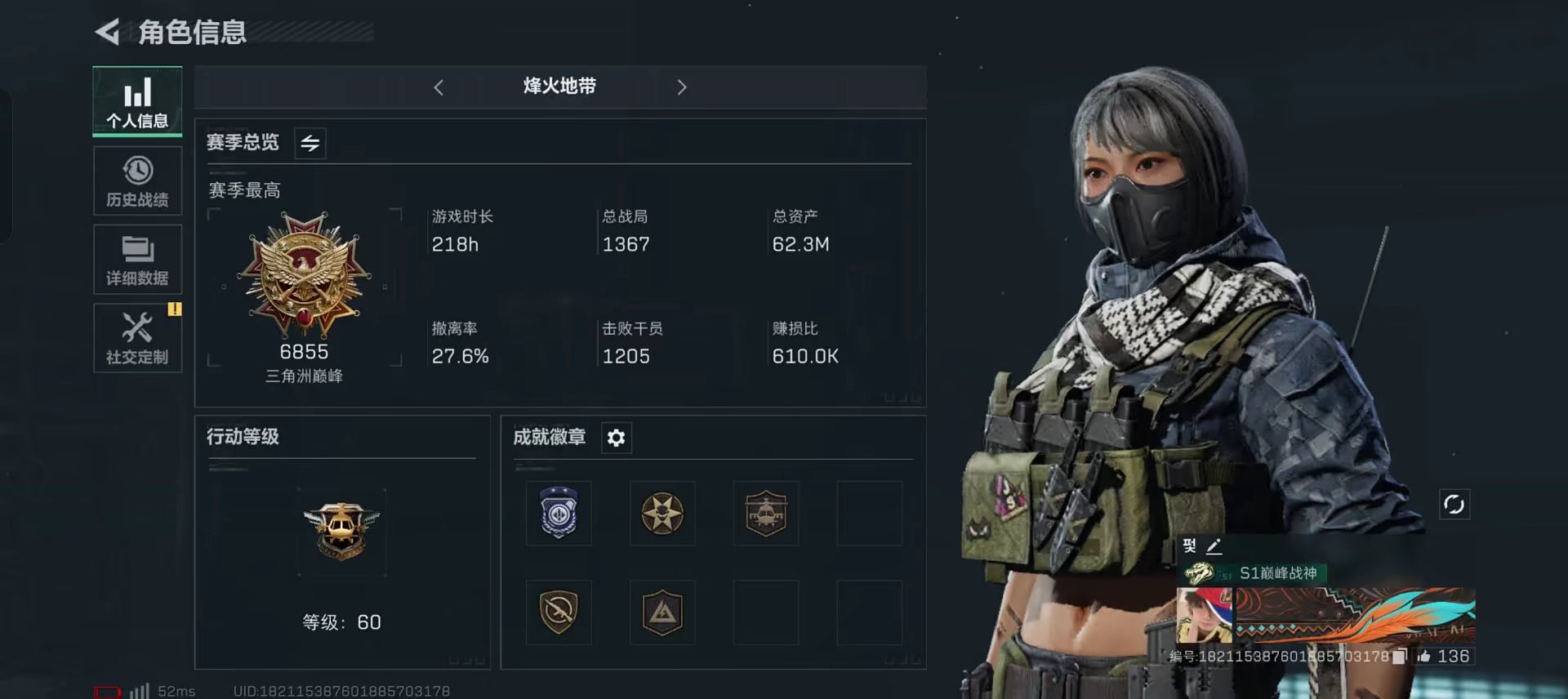The height and width of the screenshot is (699, 1568).
Task: Open the 成就徽章 gear settings
Action: click(x=616, y=438)
